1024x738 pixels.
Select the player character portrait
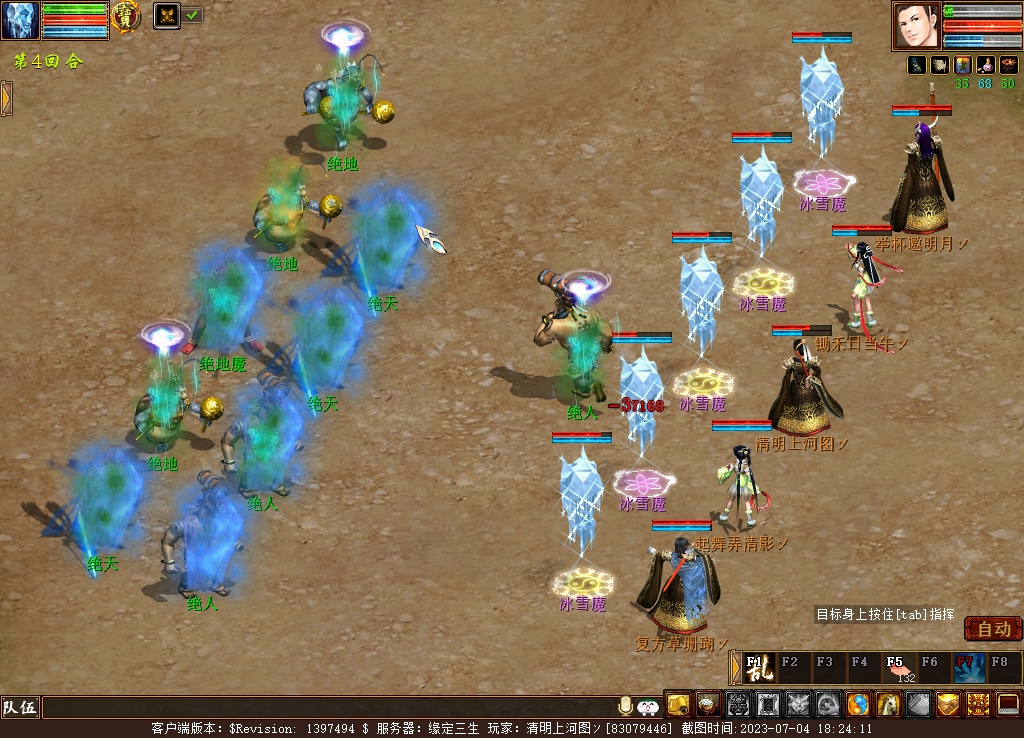(x=917, y=26)
